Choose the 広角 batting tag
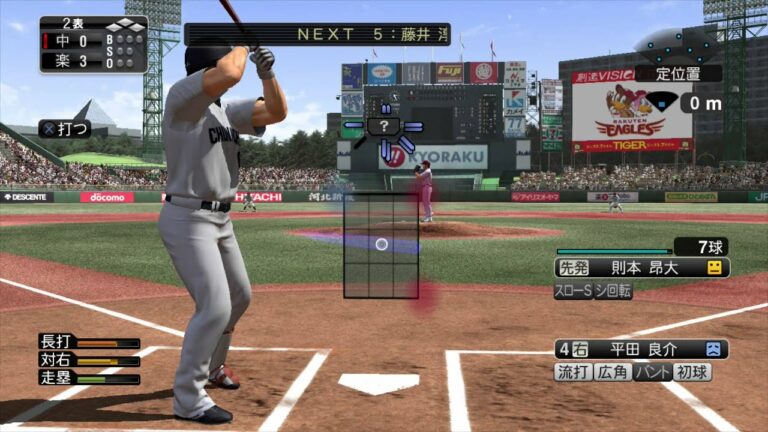Screen dimensions: 768x432 (x=612, y=372)
